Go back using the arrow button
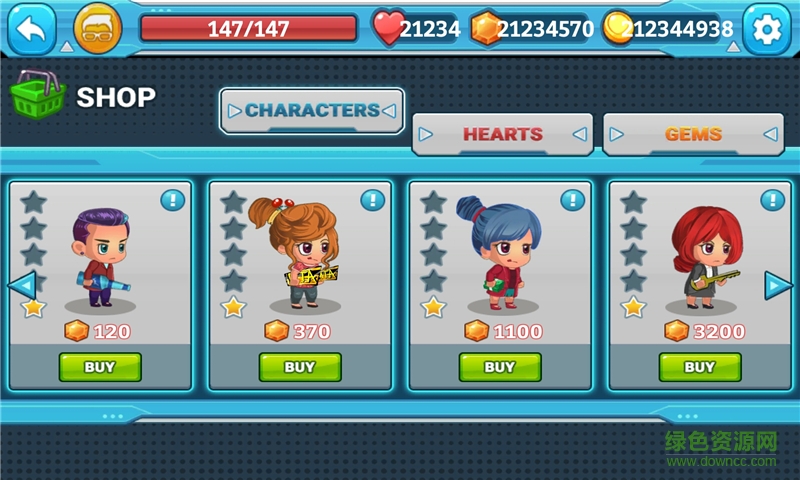 (x=32, y=30)
